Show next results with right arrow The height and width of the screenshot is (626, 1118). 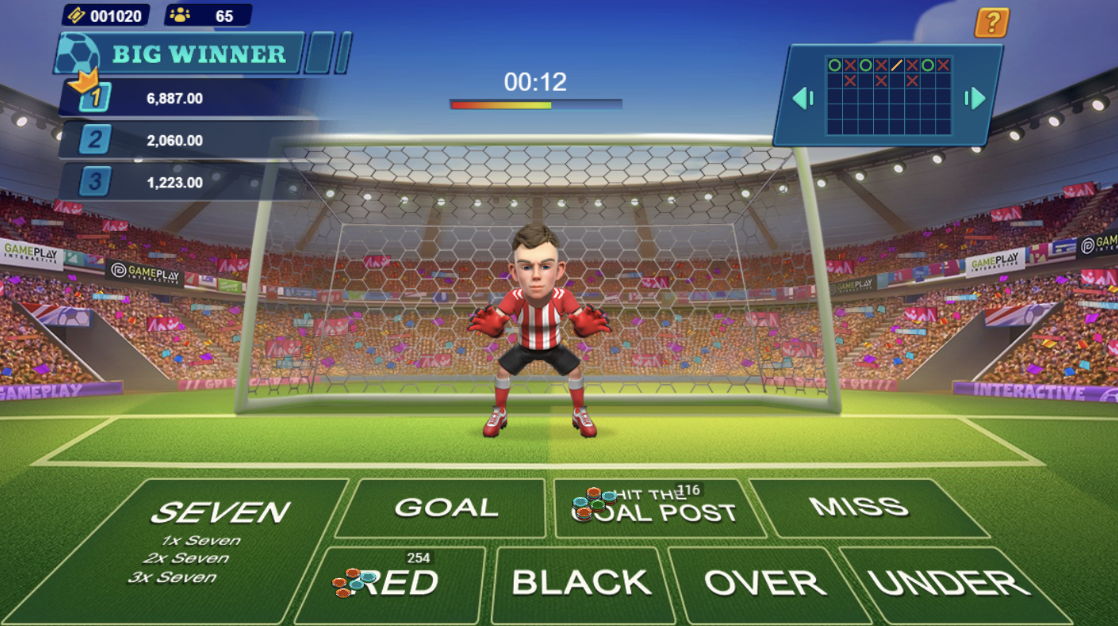click(x=975, y=98)
